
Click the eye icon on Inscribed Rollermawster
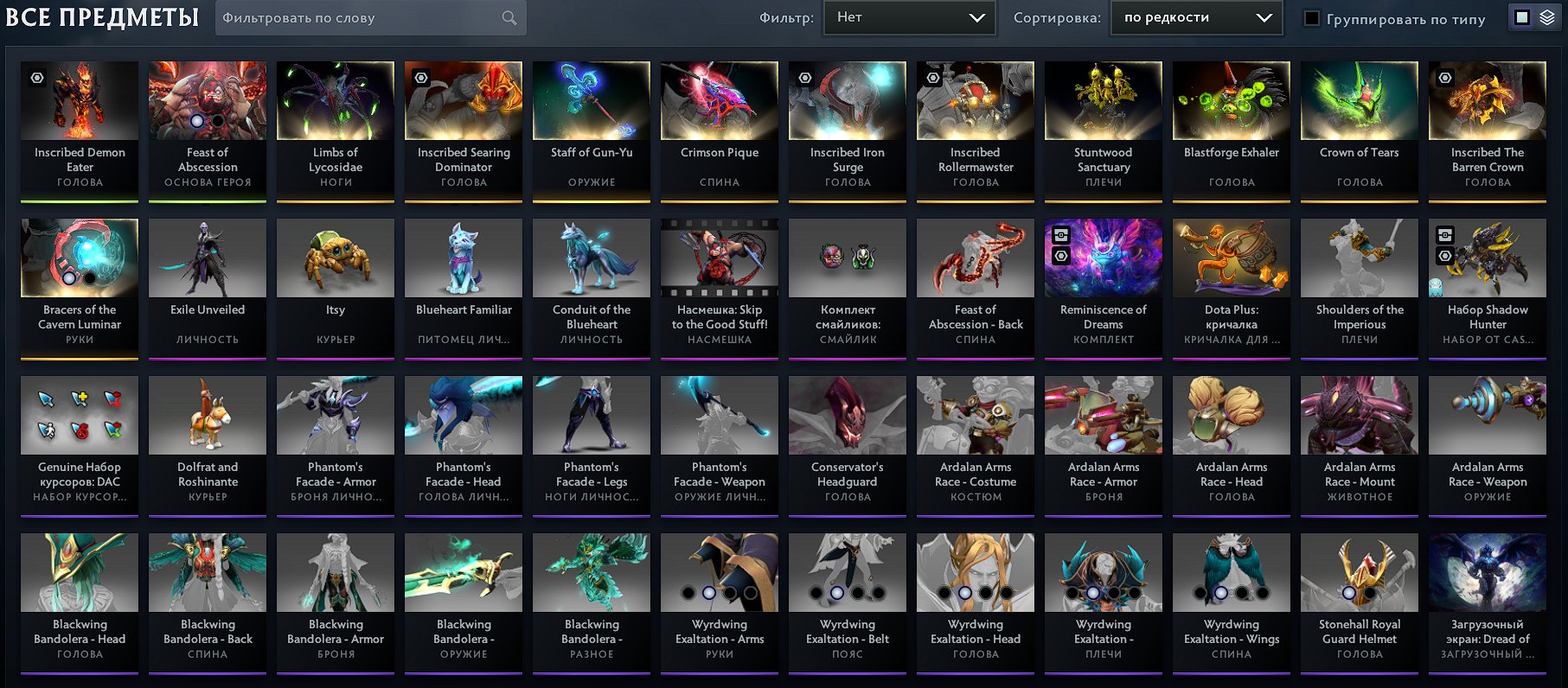tap(935, 78)
